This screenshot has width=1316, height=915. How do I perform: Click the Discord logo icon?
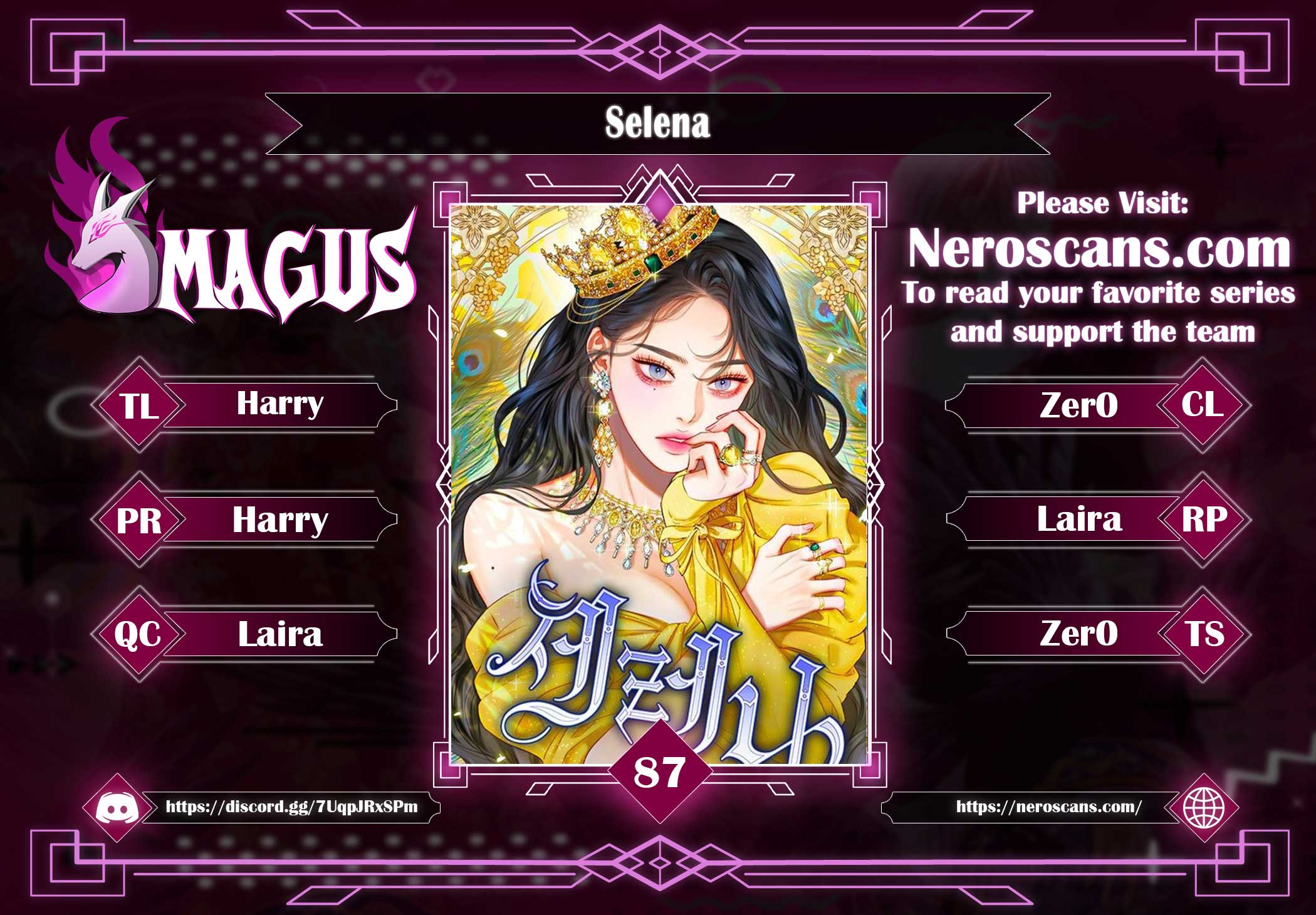[114, 807]
